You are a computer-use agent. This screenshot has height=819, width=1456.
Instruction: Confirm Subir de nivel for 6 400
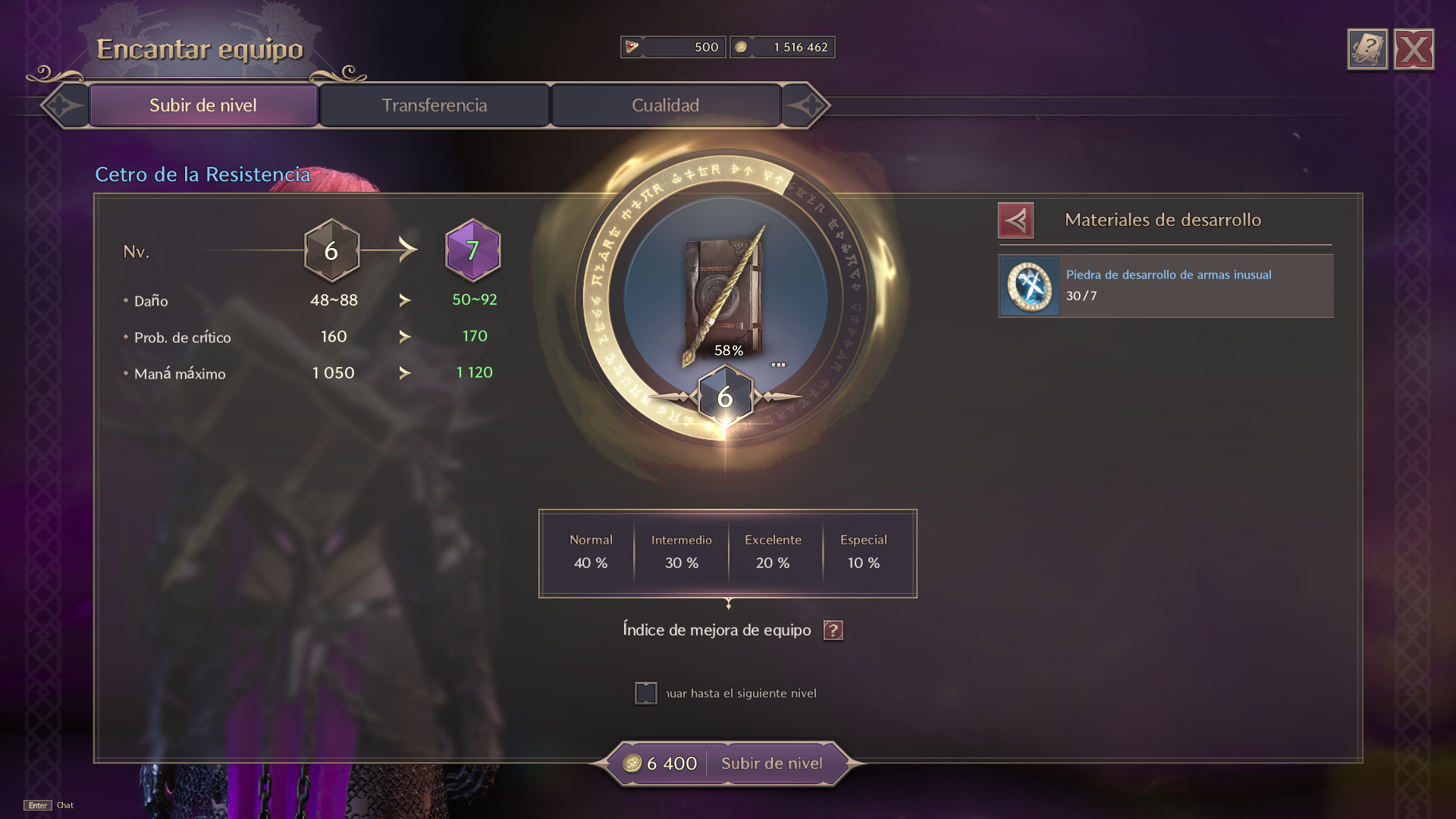[771, 764]
